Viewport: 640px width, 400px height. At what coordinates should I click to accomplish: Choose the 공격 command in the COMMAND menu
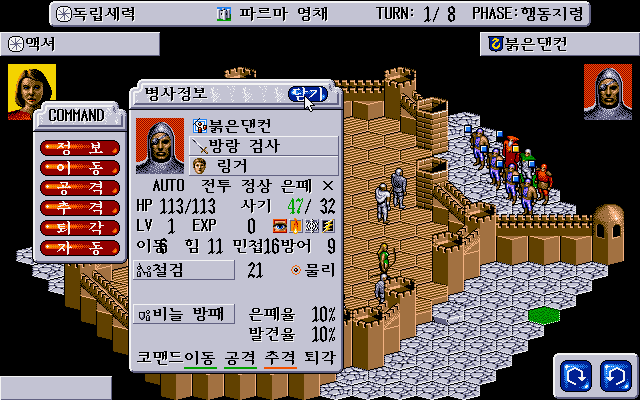tap(80, 187)
